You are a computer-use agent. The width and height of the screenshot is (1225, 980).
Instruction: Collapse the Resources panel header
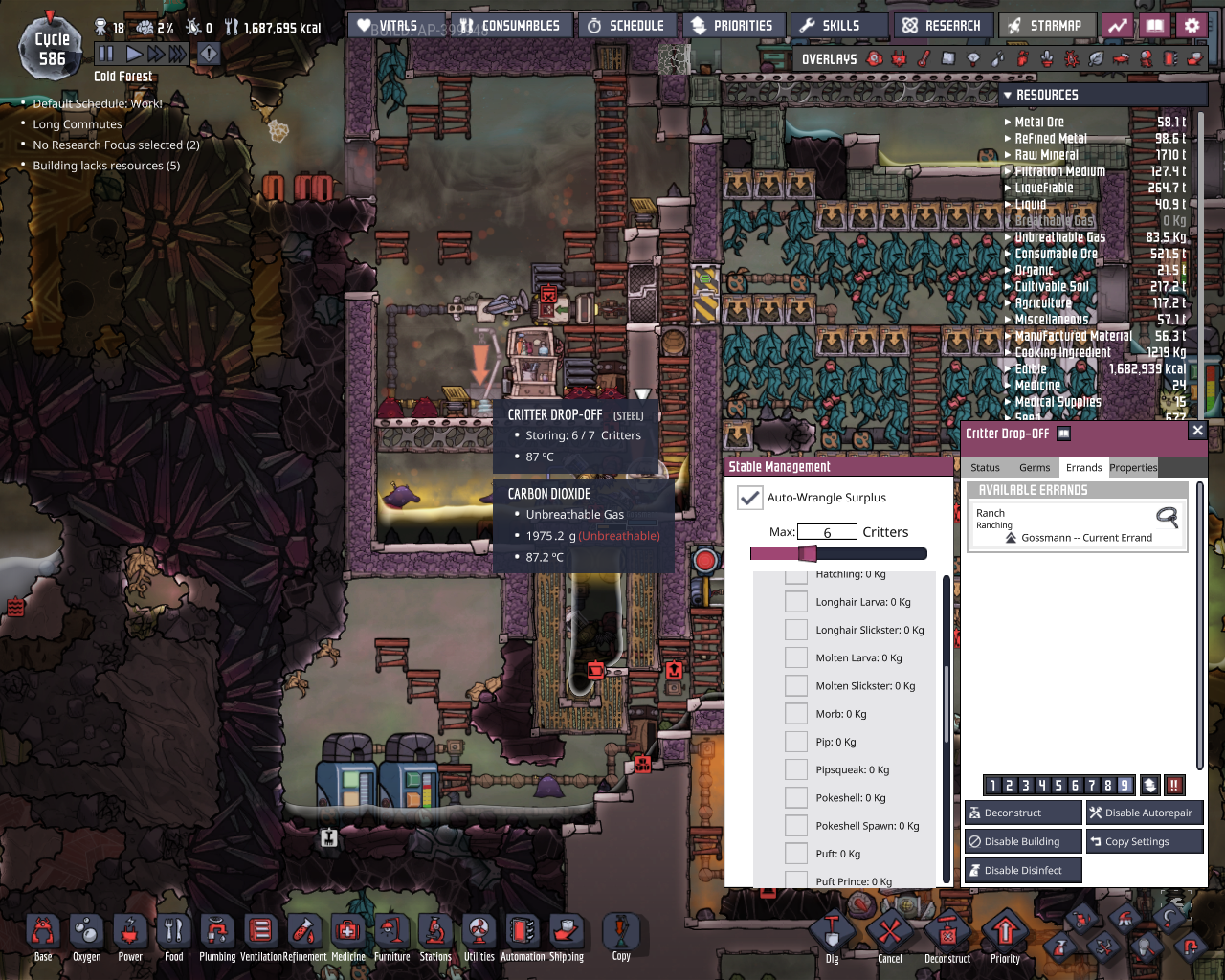tap(1010, 94)
